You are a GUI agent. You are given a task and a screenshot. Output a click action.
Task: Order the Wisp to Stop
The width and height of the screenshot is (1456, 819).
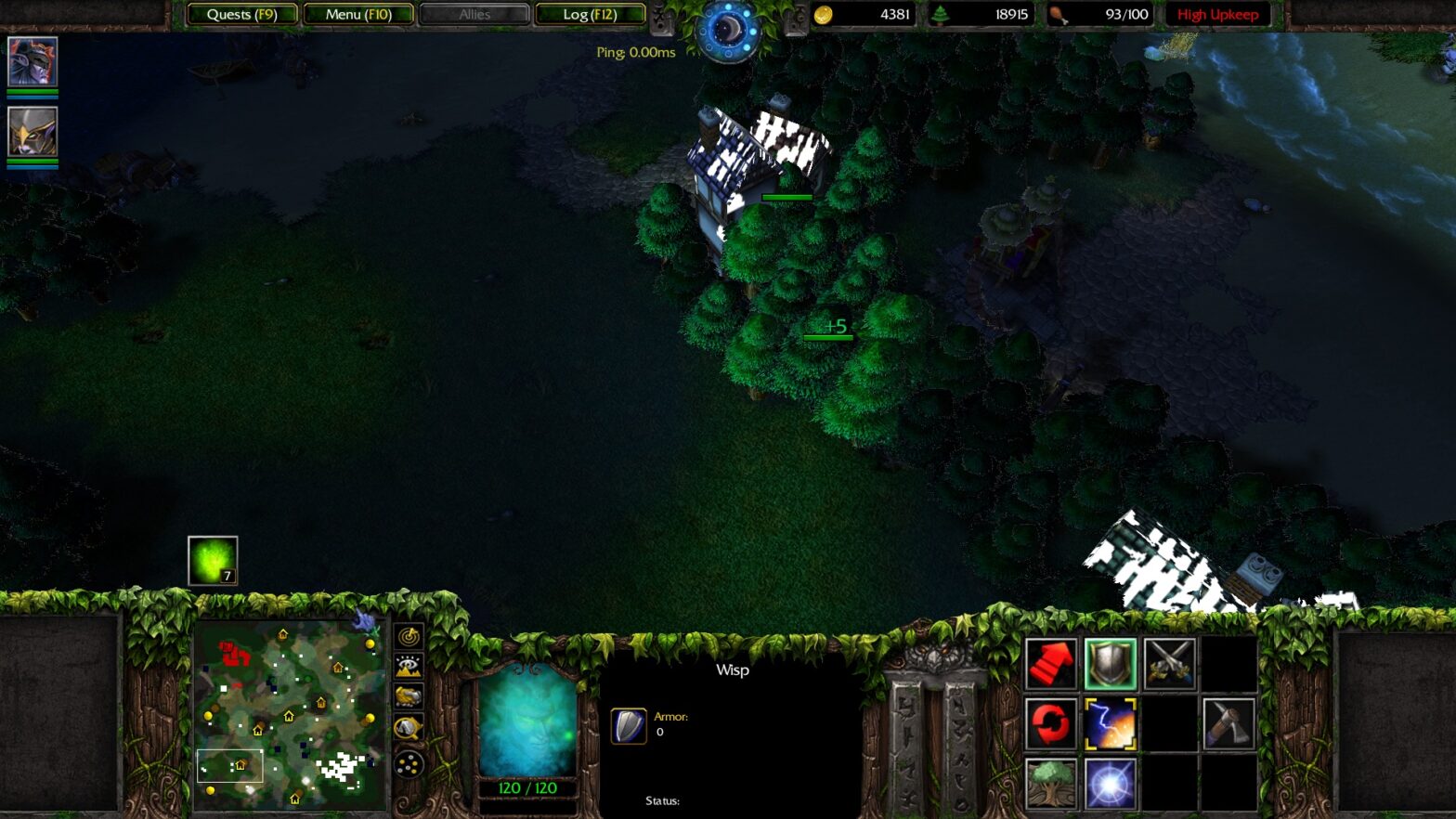(x=1111, y=661)
